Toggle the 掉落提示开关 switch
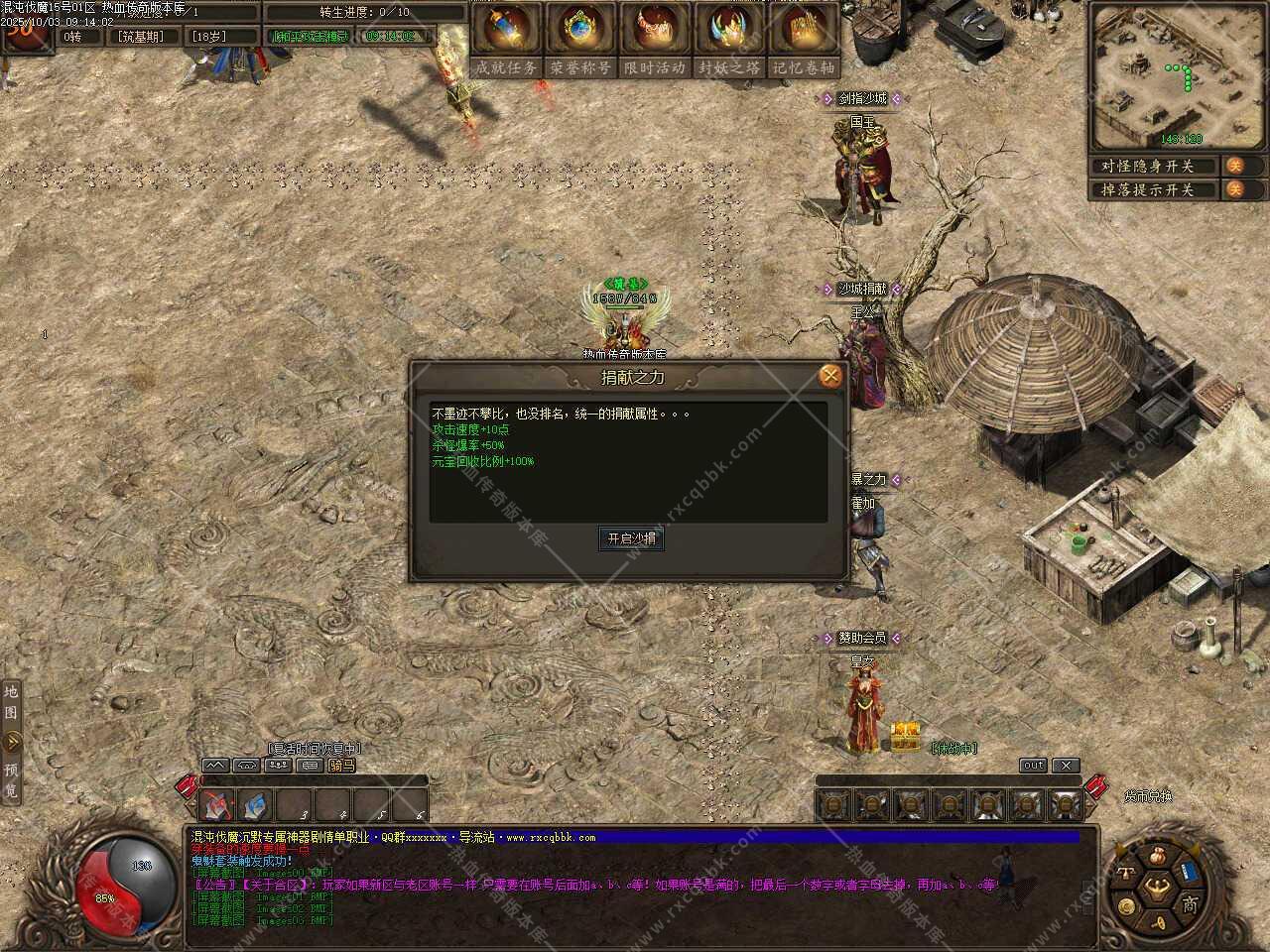 tap(1234, 189)
